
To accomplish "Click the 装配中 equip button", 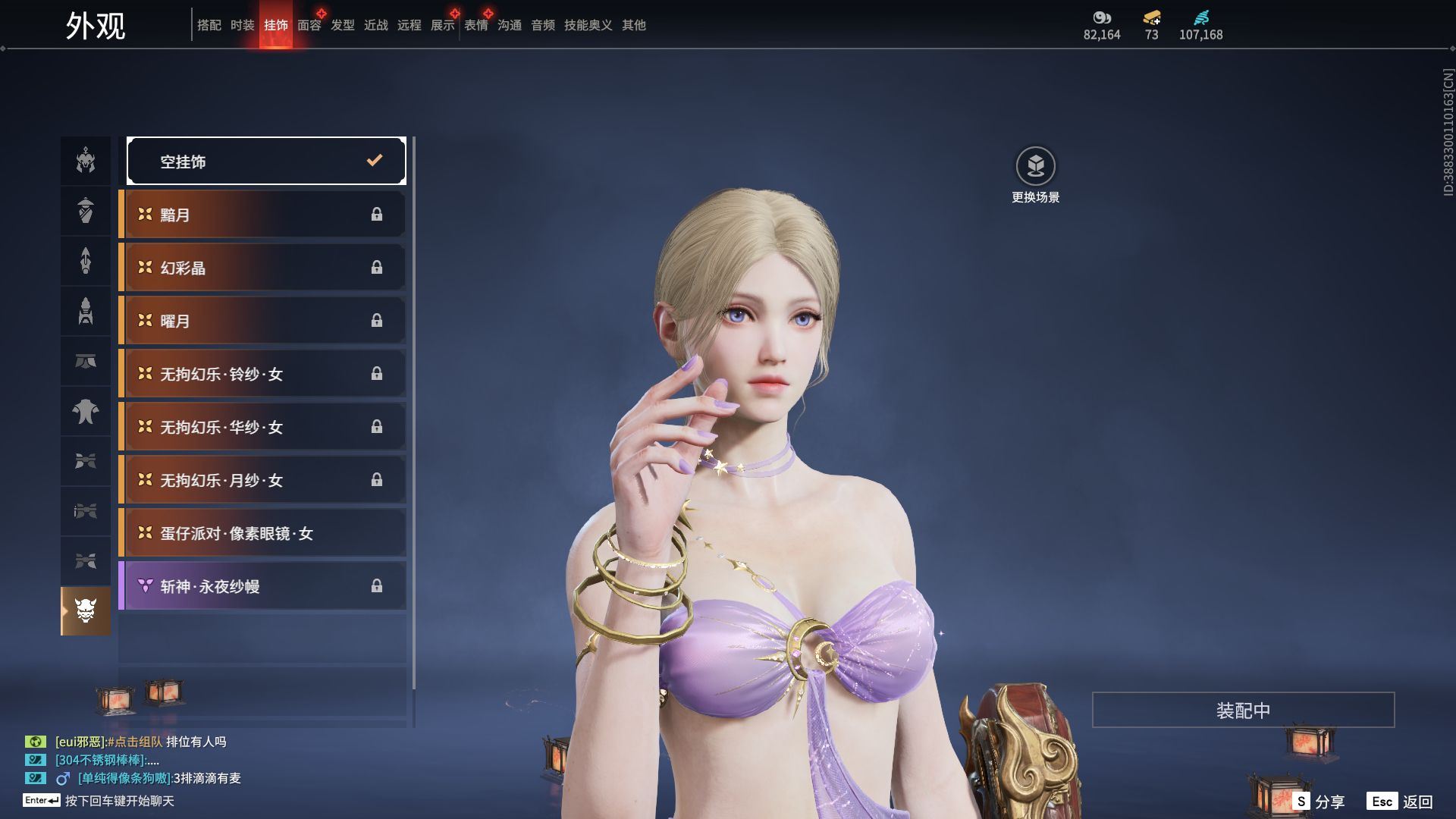I will coord(1243,710).
